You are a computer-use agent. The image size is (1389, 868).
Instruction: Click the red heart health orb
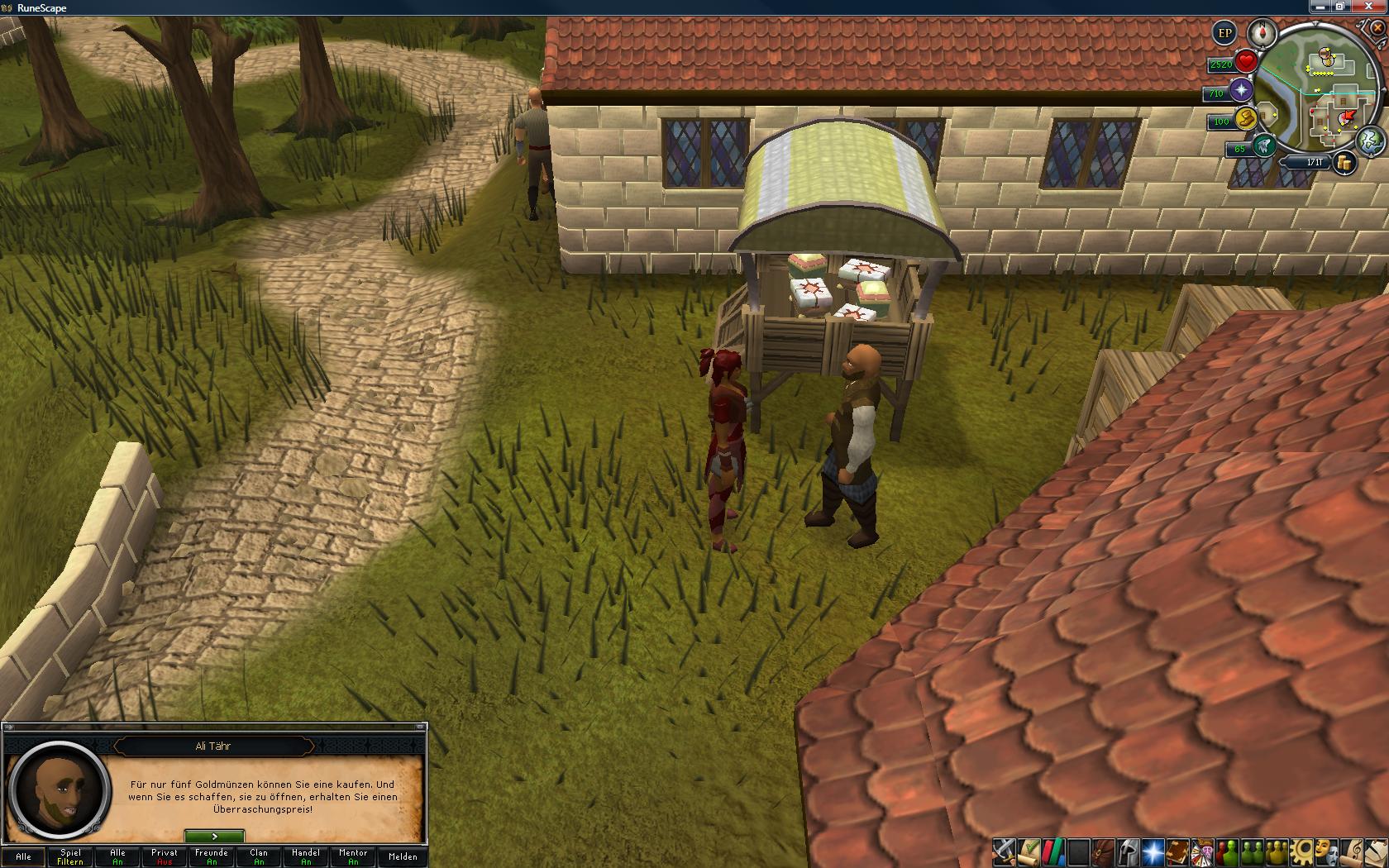point(1246,62)
